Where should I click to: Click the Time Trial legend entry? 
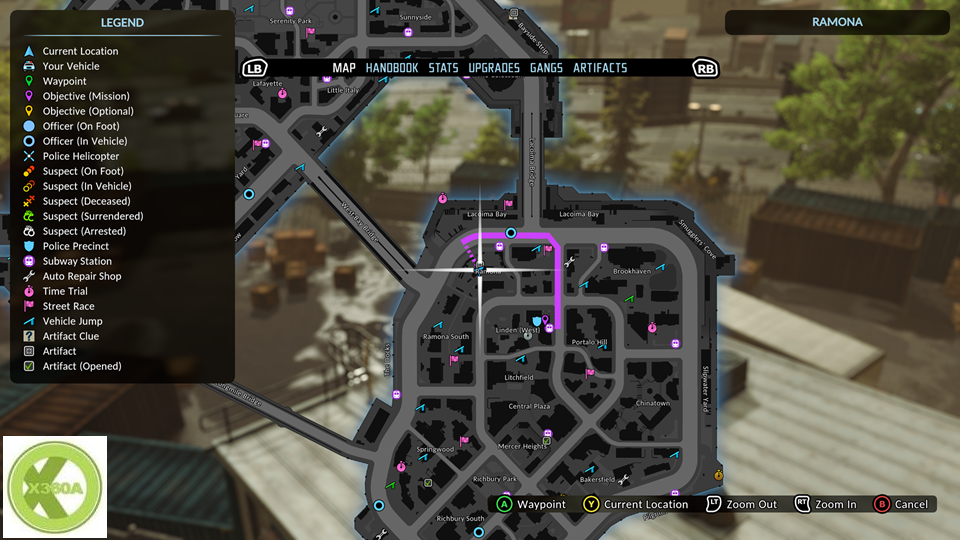pyautogui.click(x=65, y=291)
